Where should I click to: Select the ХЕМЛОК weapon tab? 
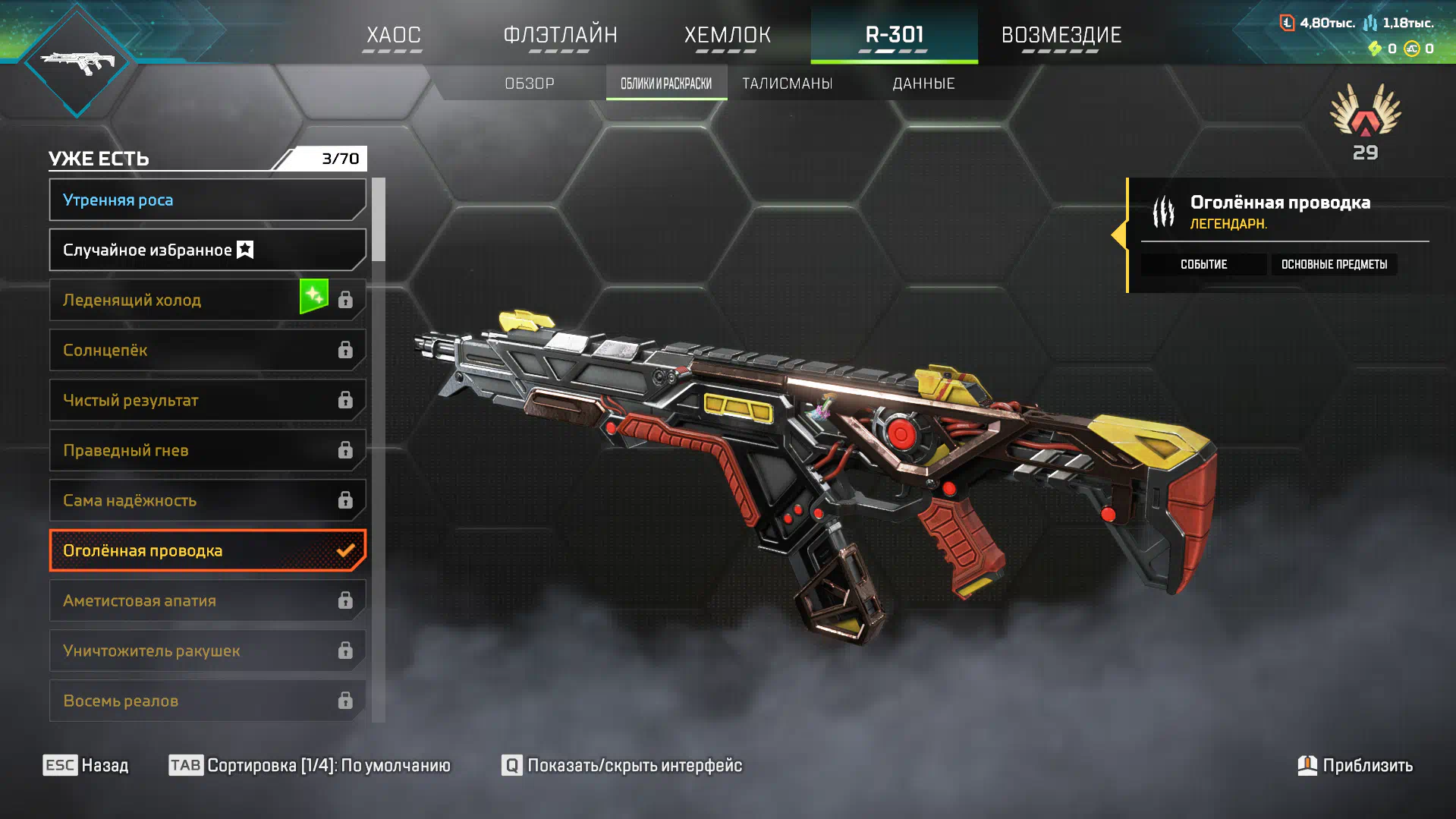[727, 35]
